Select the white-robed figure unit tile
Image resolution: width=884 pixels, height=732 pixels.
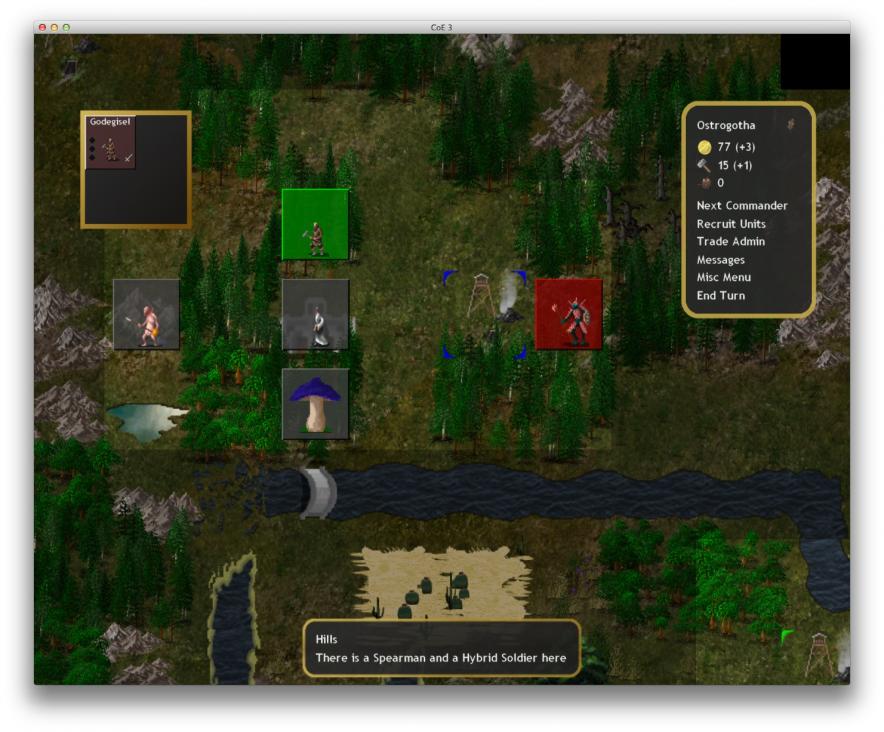click(315, 314)
